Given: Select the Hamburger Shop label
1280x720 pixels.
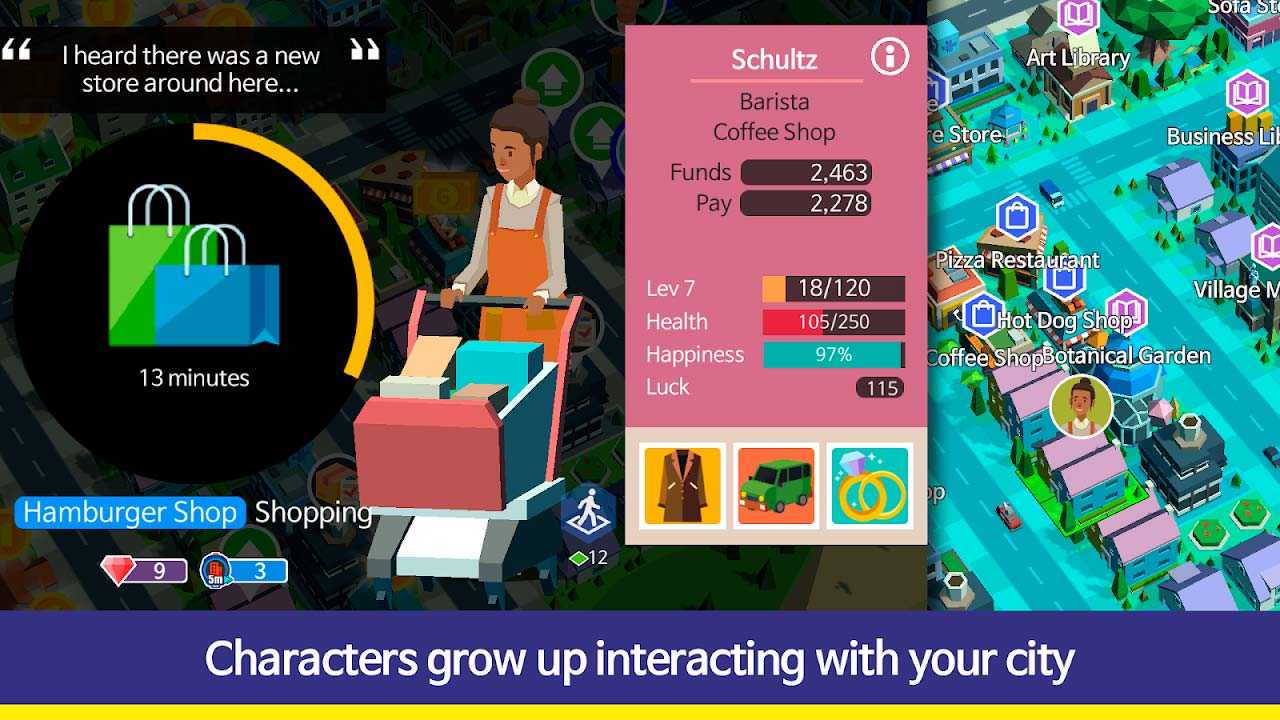Looking at the screenshot, I should [x=130, y=513].
